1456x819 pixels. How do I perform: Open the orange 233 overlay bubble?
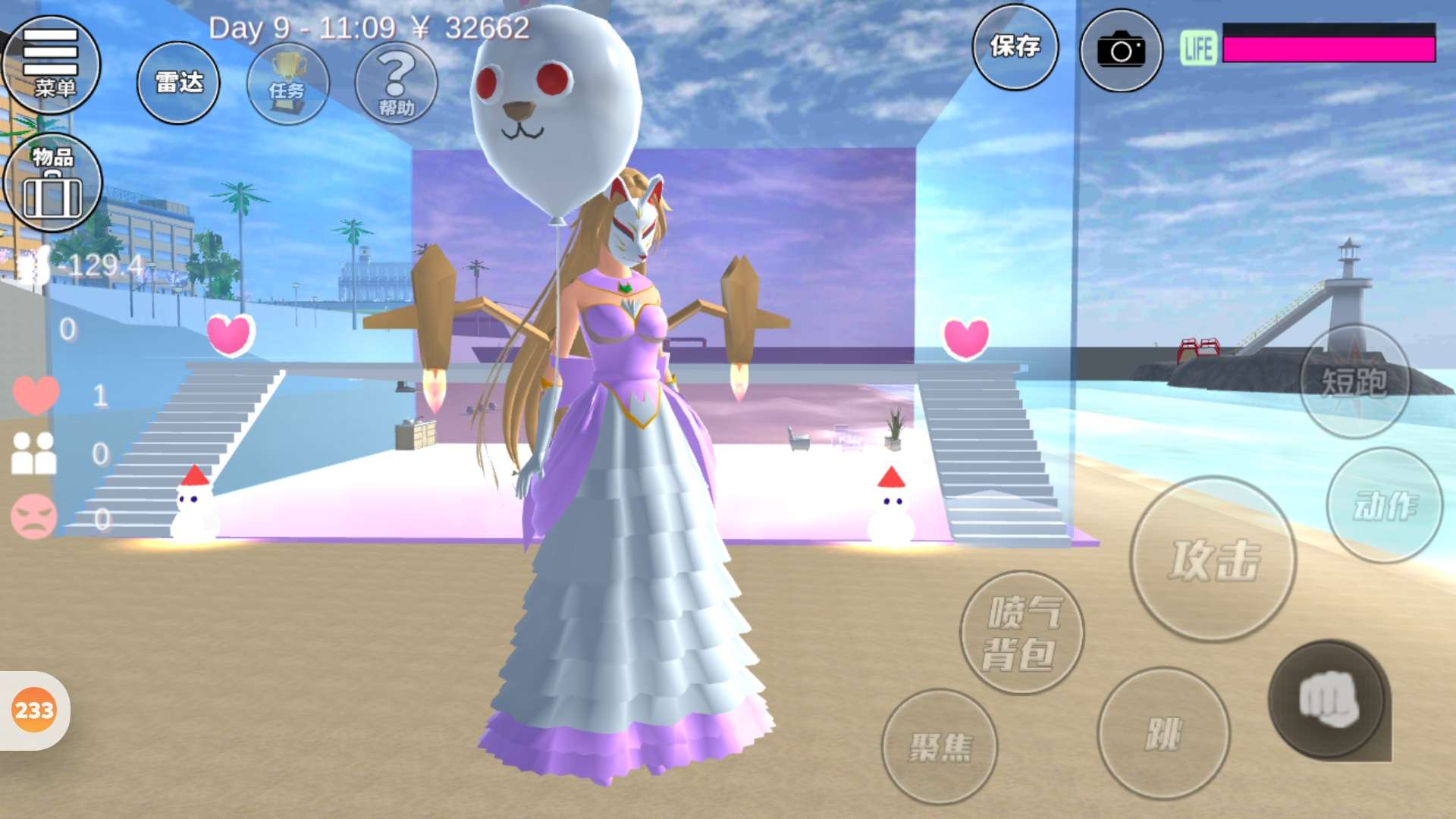34,711
